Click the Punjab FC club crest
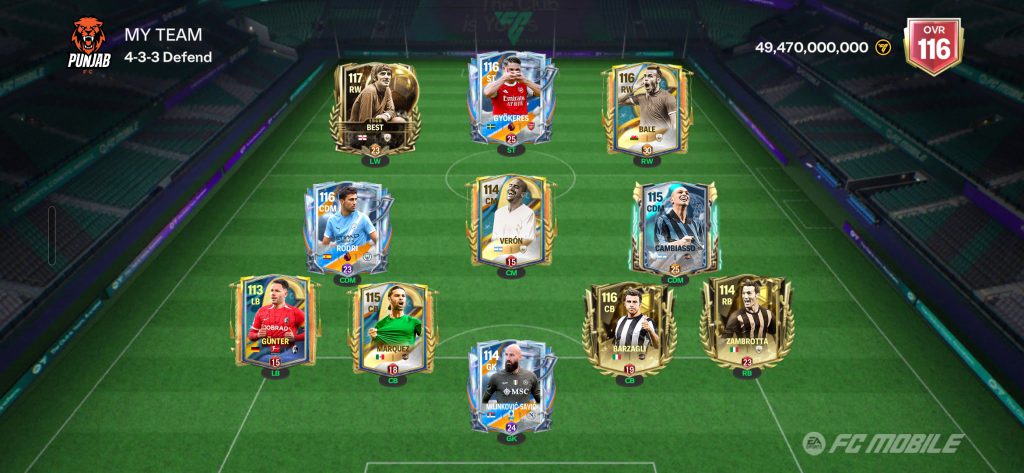This screenshot has width=1024, height=473. coord(89,41)
